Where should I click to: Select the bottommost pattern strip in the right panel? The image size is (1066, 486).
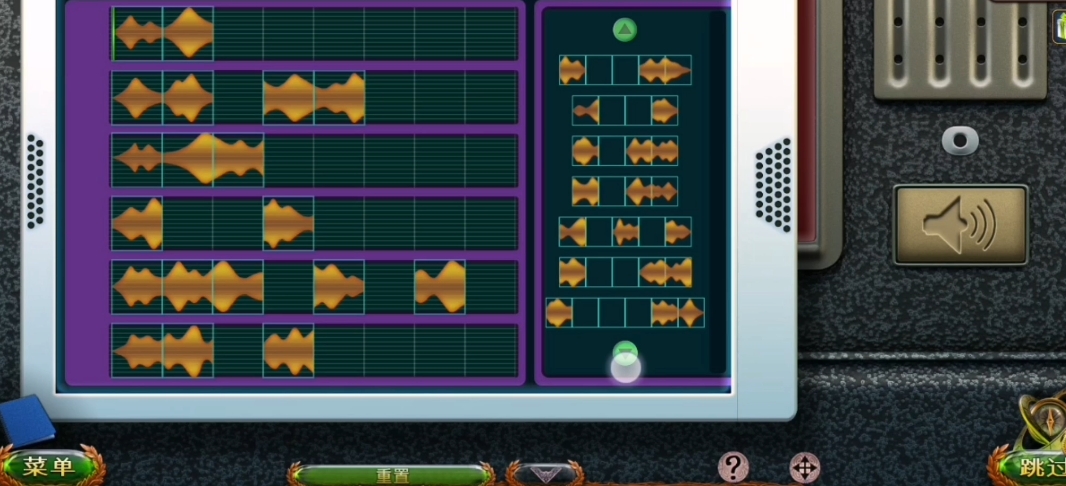click(x=625, y=313)
